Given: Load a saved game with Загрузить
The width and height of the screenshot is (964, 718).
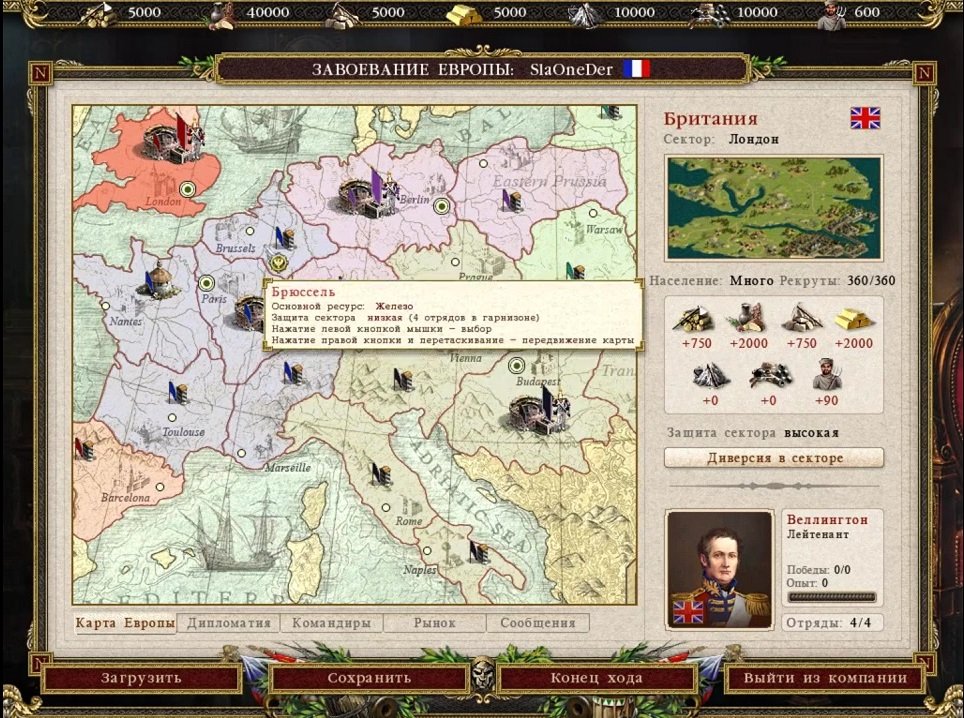Looking at the screenshot, I should [x=141, y=678].
